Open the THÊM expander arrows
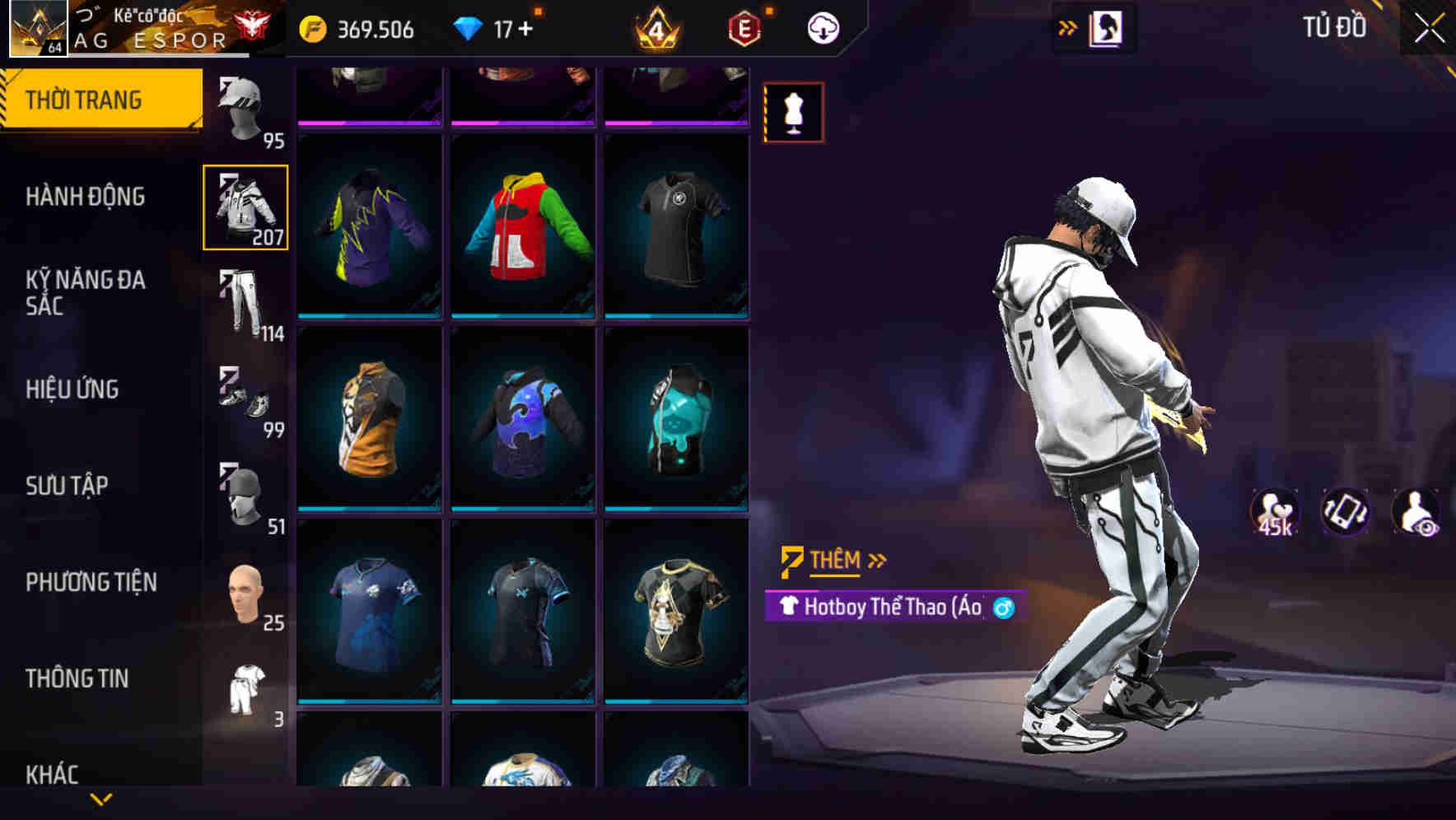Viewport: 1456px width, 820px height. [875, 560]
